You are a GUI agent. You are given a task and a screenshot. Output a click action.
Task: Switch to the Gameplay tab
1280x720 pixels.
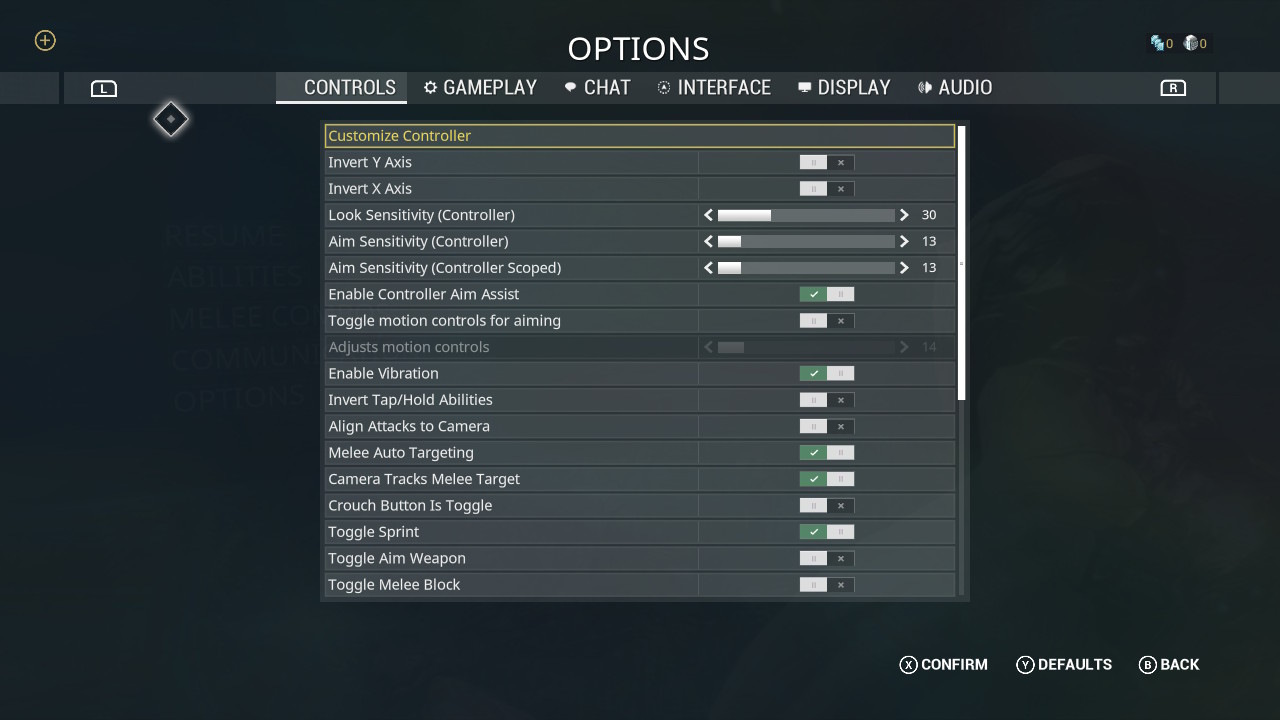pyautogui.click(x=480, y=88)
